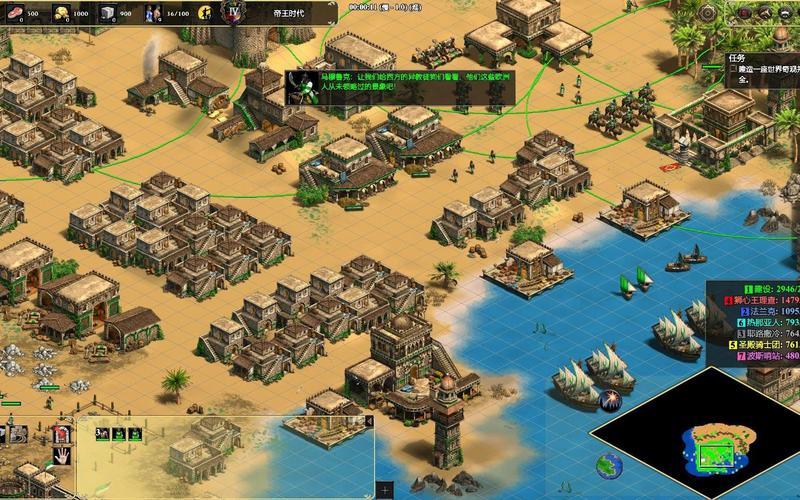Toggle the objective checkbox in the quest panel
Viewport: 800px width, 500px height.
pos(733,70)
